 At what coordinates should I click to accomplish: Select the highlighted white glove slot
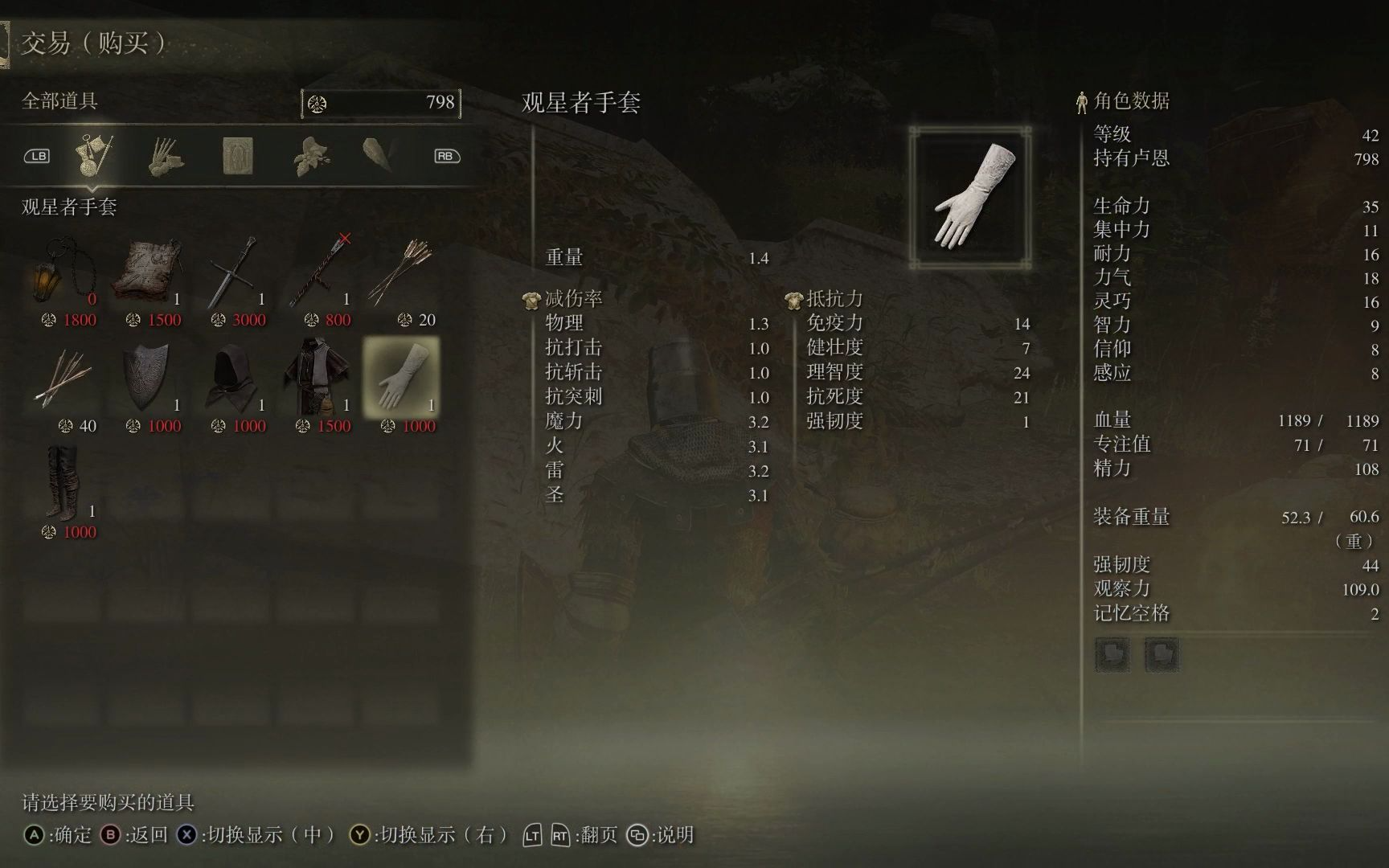(402, 378)
